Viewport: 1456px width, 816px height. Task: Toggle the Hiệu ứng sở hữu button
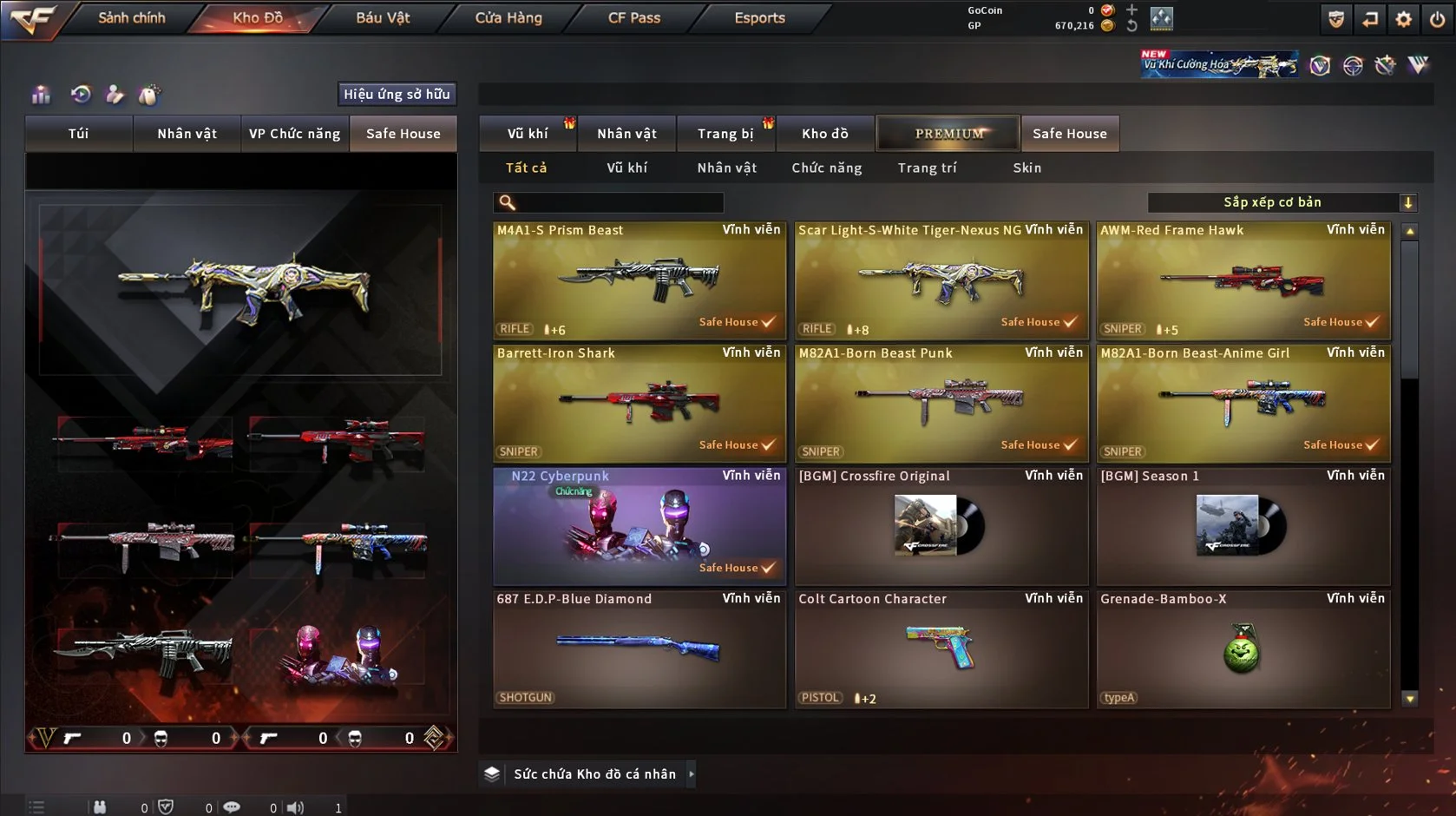[x=397, y=94]
